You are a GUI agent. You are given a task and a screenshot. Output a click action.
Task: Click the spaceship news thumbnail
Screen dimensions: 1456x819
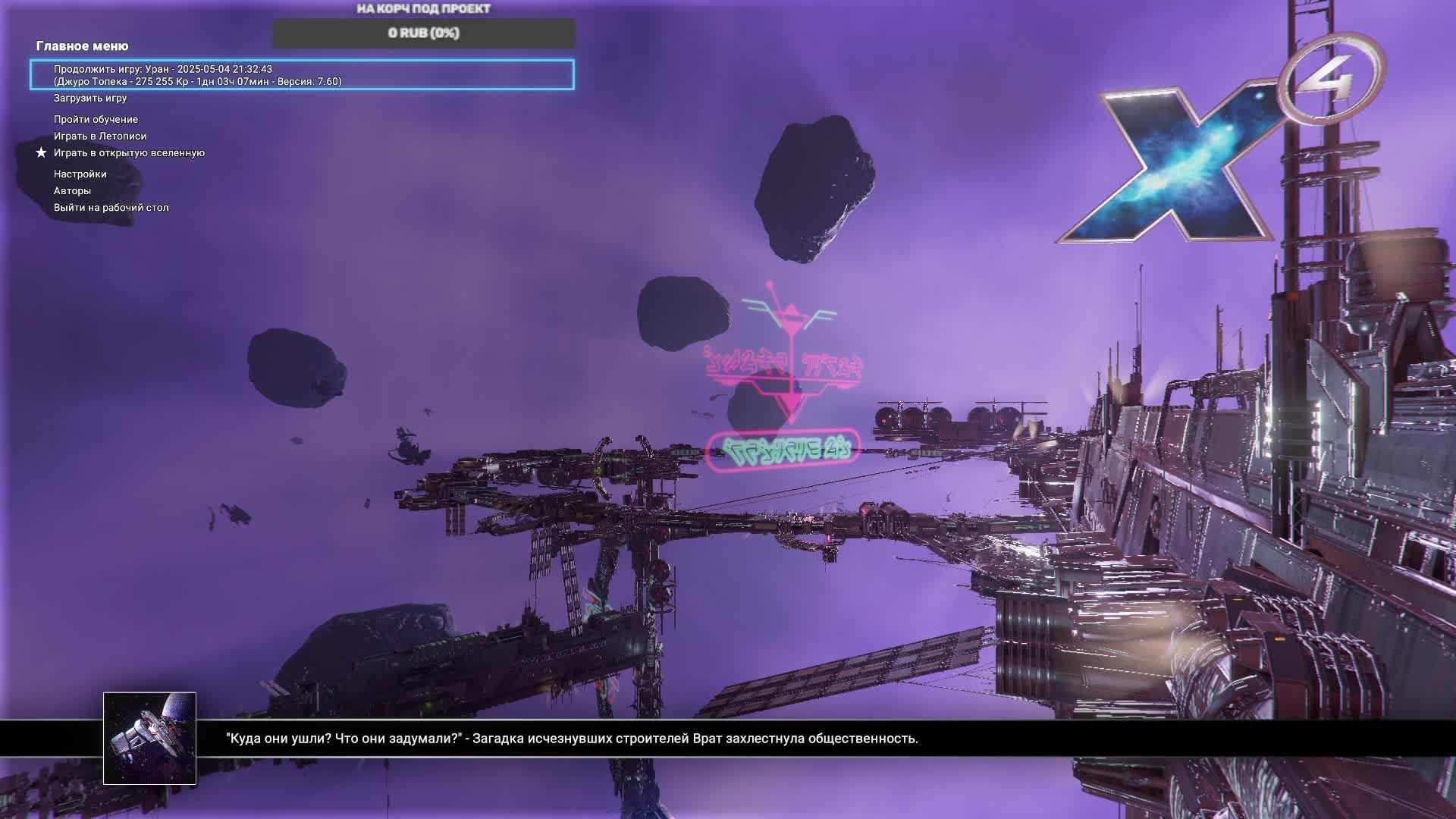coord(149,738)
